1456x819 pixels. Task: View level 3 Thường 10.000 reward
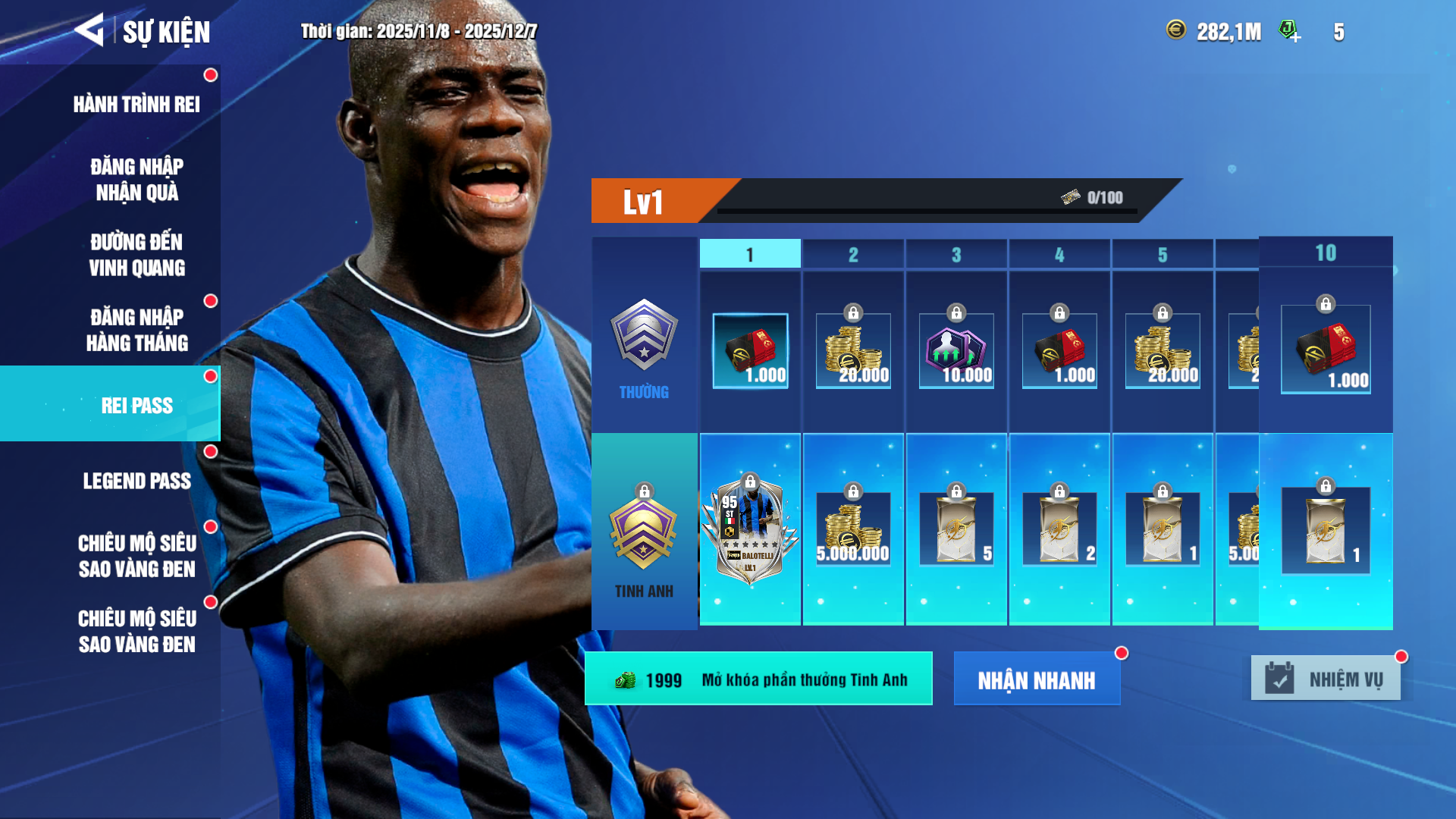coord(956,351)
